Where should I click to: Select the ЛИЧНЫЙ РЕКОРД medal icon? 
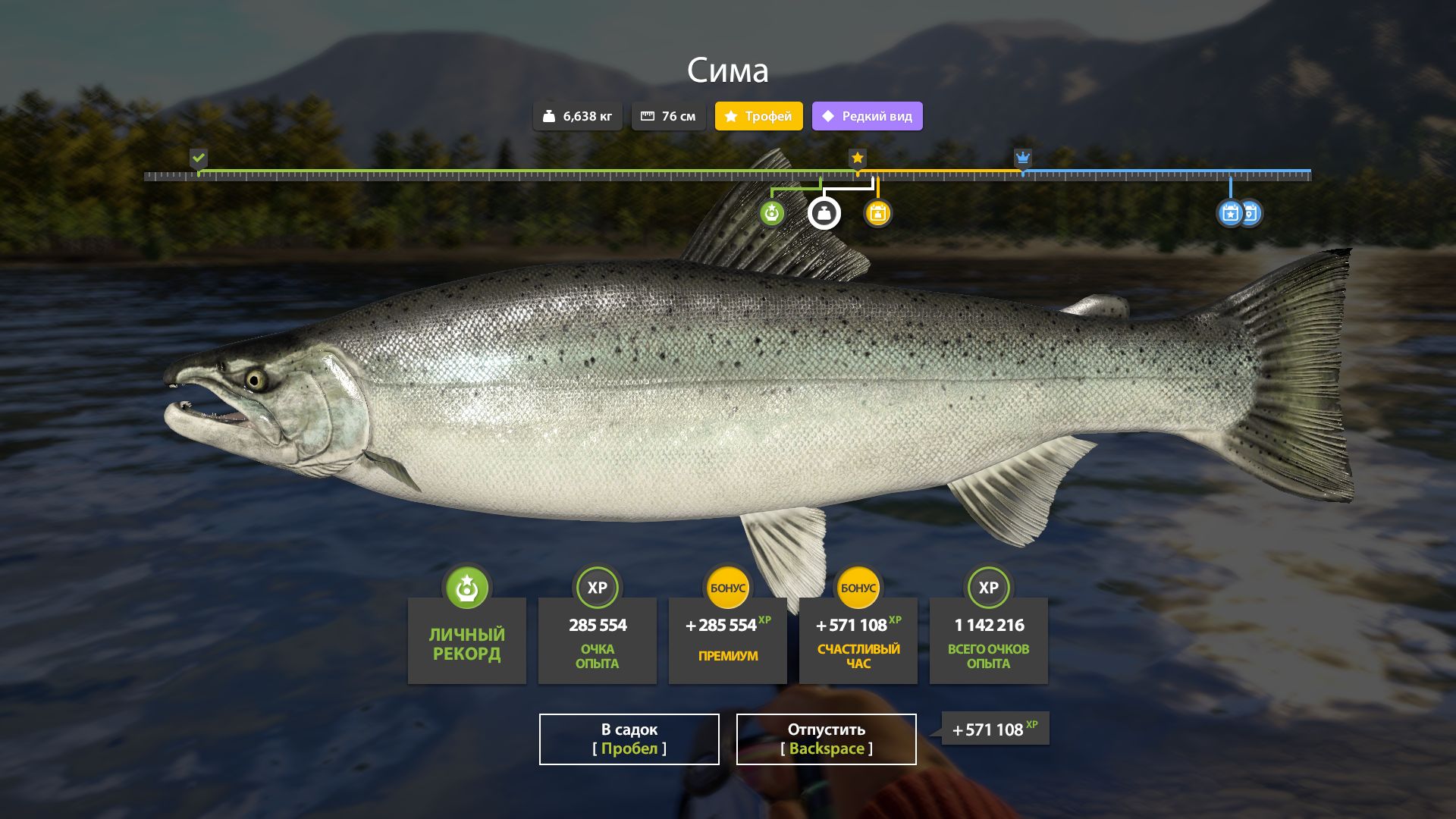point(466,588)
